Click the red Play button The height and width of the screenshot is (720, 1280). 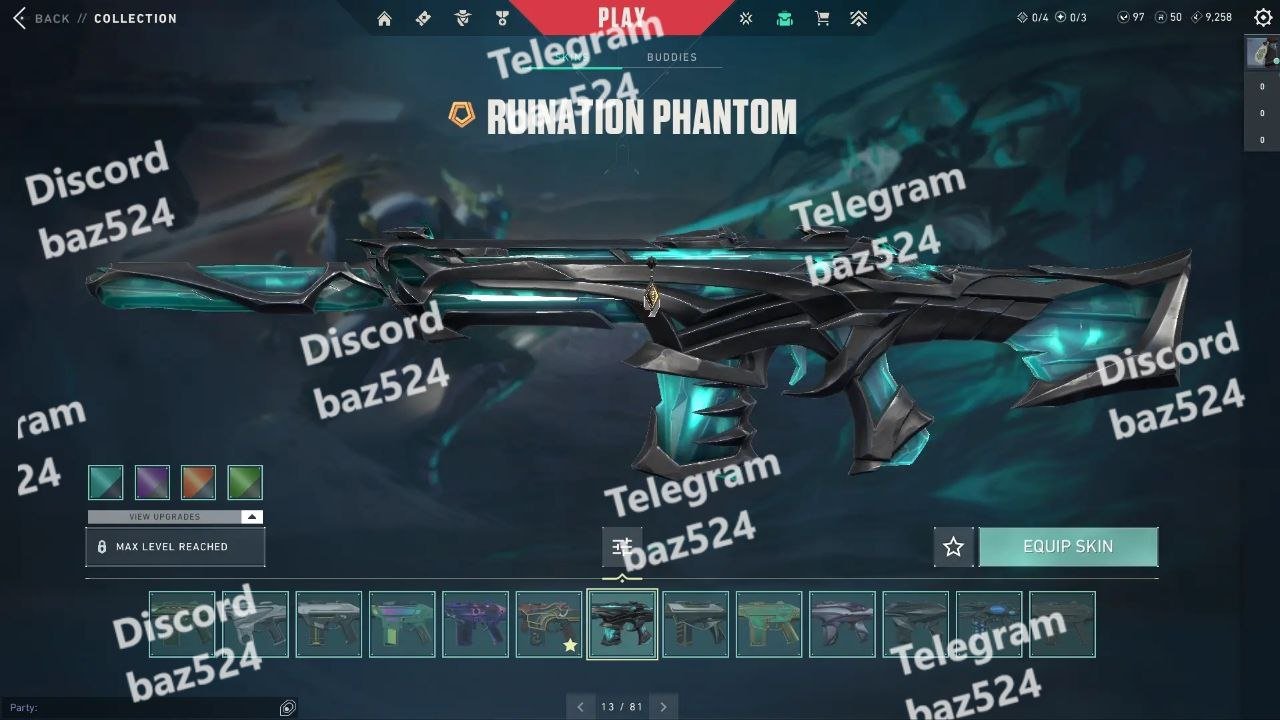pos(621,17)
